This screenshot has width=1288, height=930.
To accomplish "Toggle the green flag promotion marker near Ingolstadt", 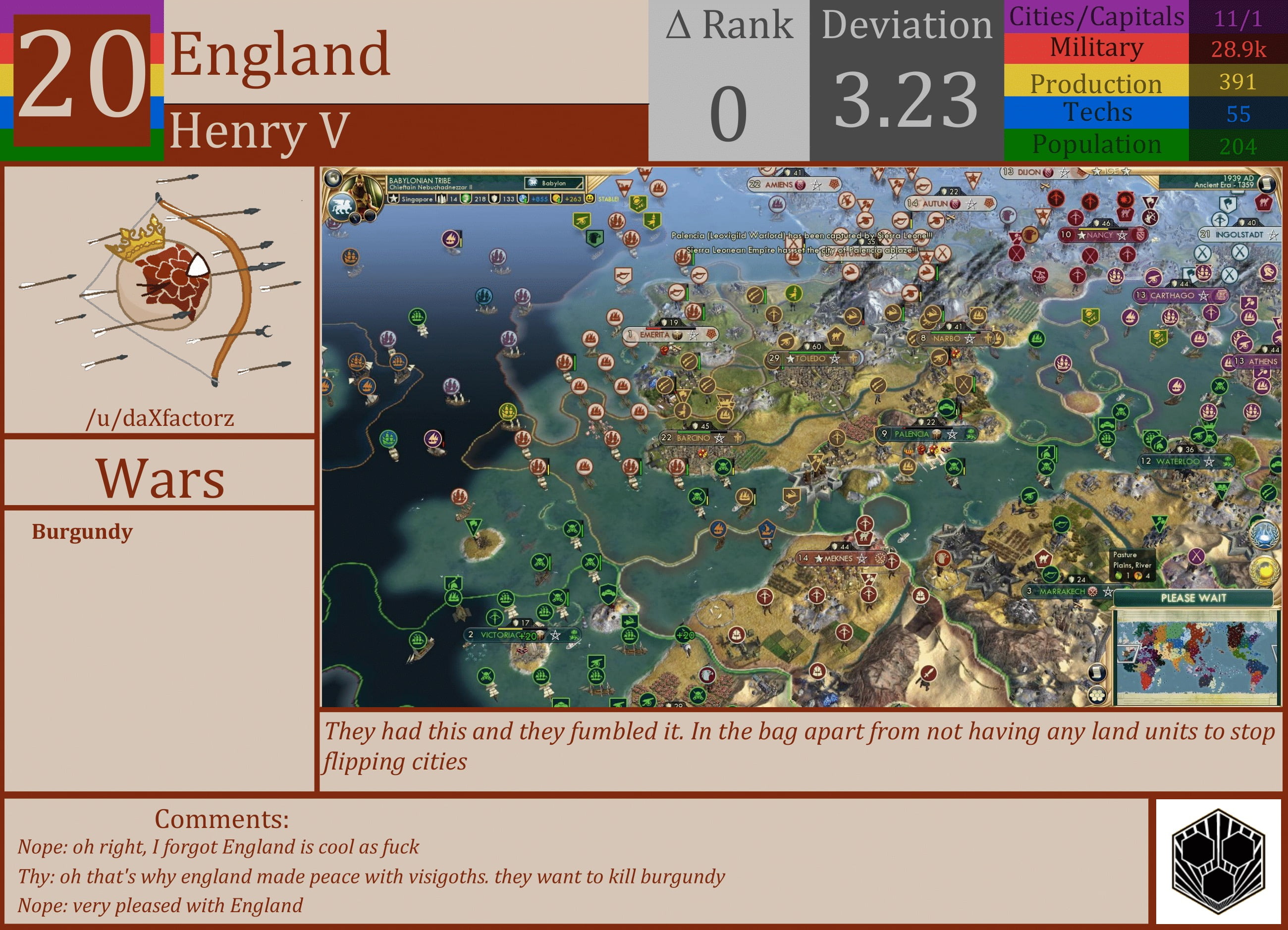I will click(x=1229, y=205).
